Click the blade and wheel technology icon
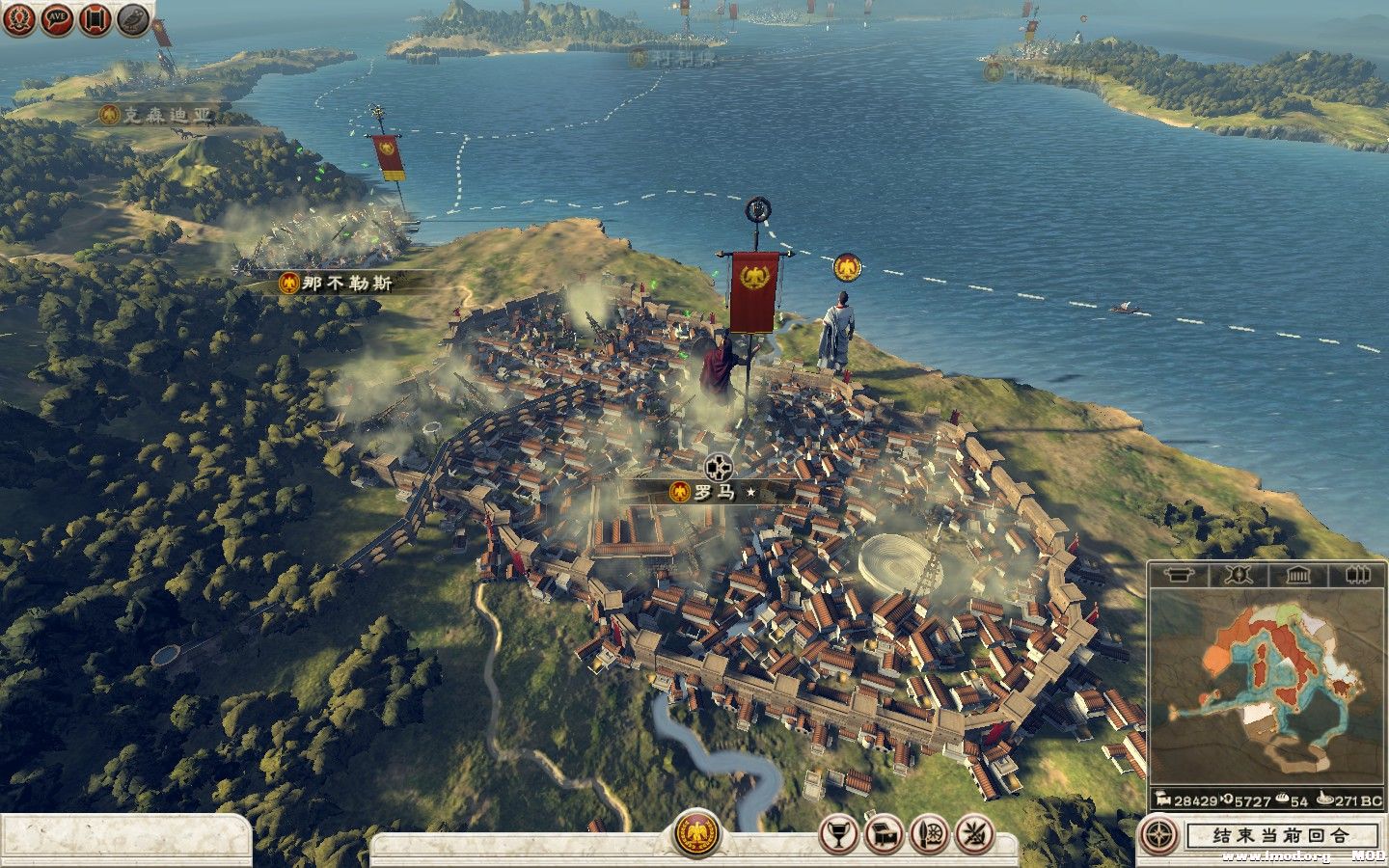 929,833
